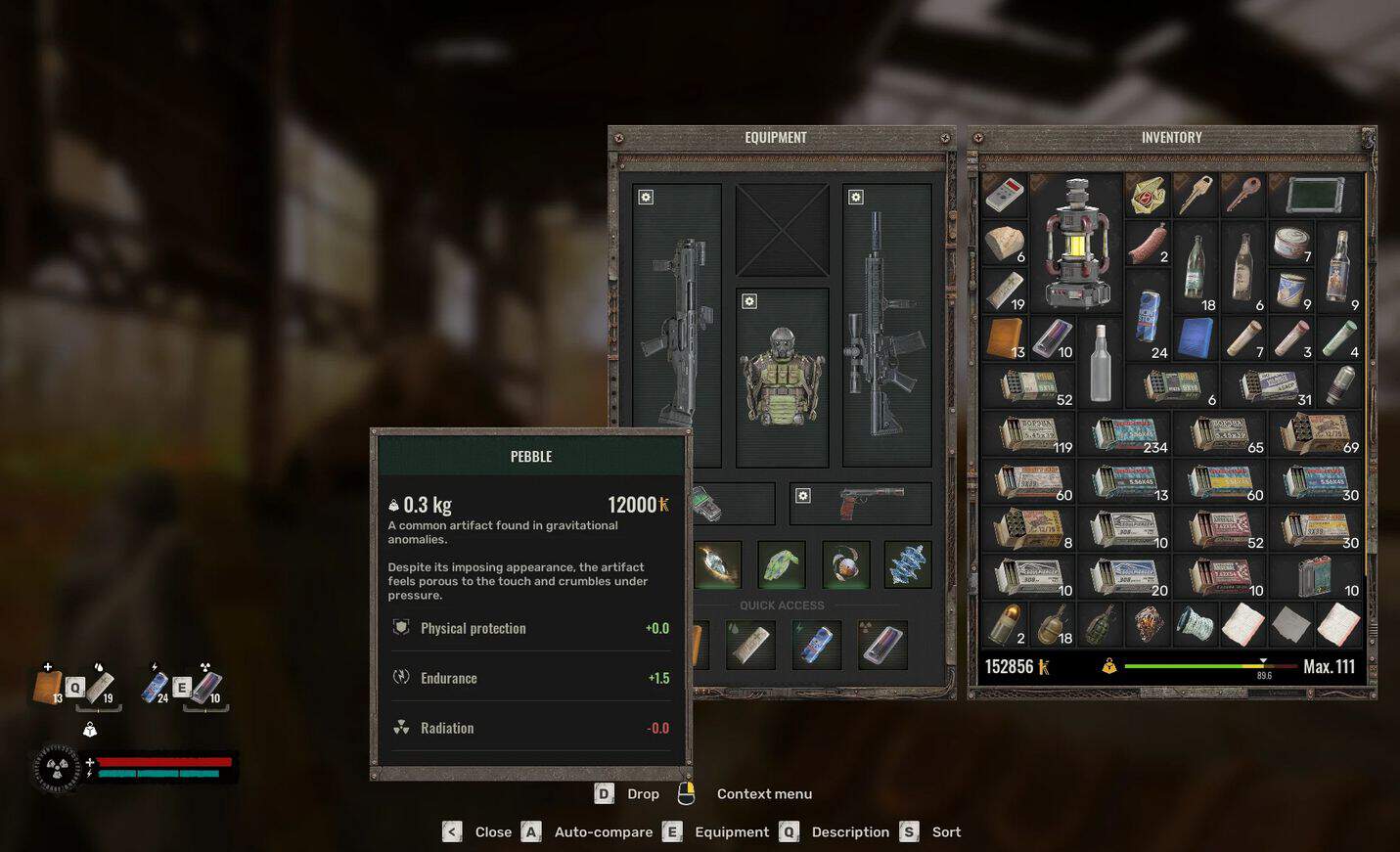The height and width of the screenshot is (852, 1400).
Task: Select the green crystal artifact slot
Action: 782,564
